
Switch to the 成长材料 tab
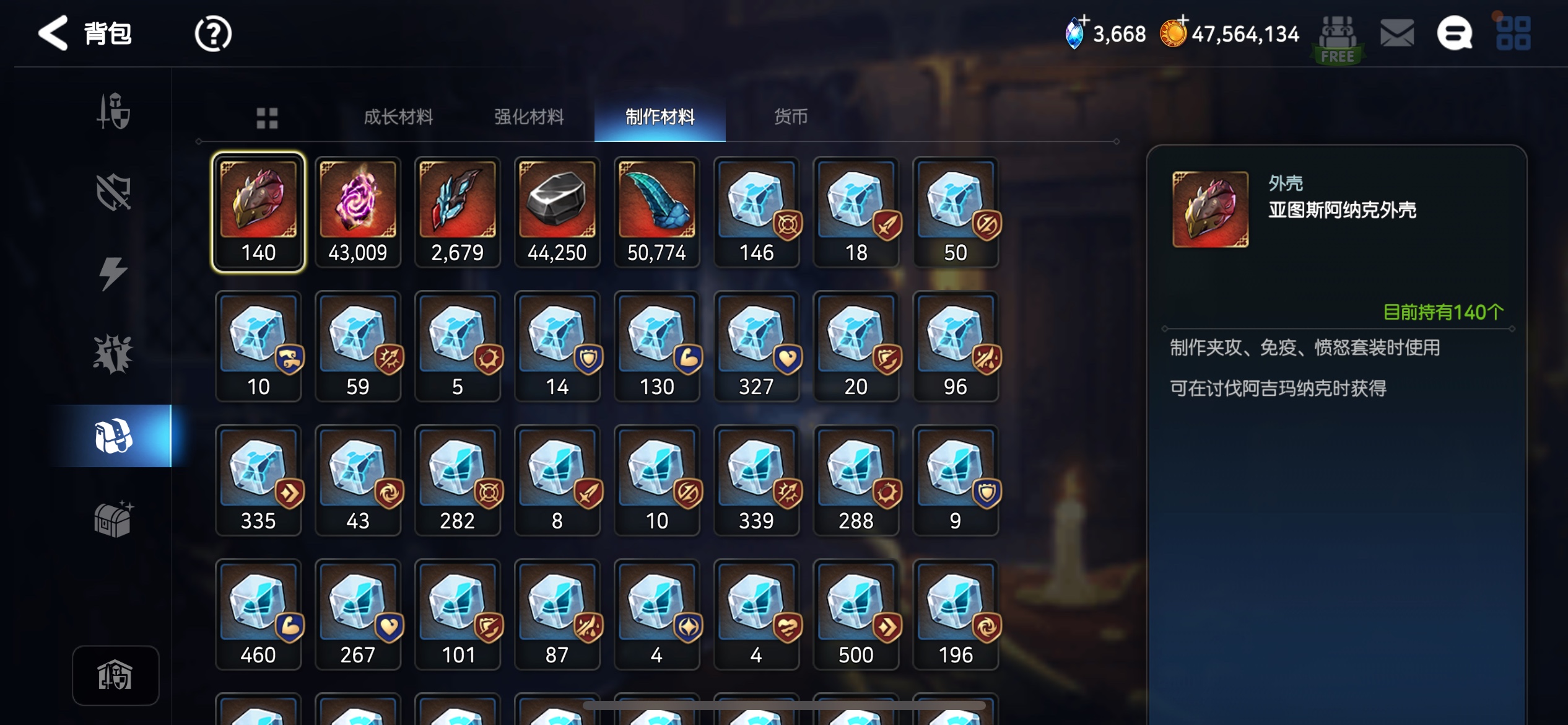[398, 116]
